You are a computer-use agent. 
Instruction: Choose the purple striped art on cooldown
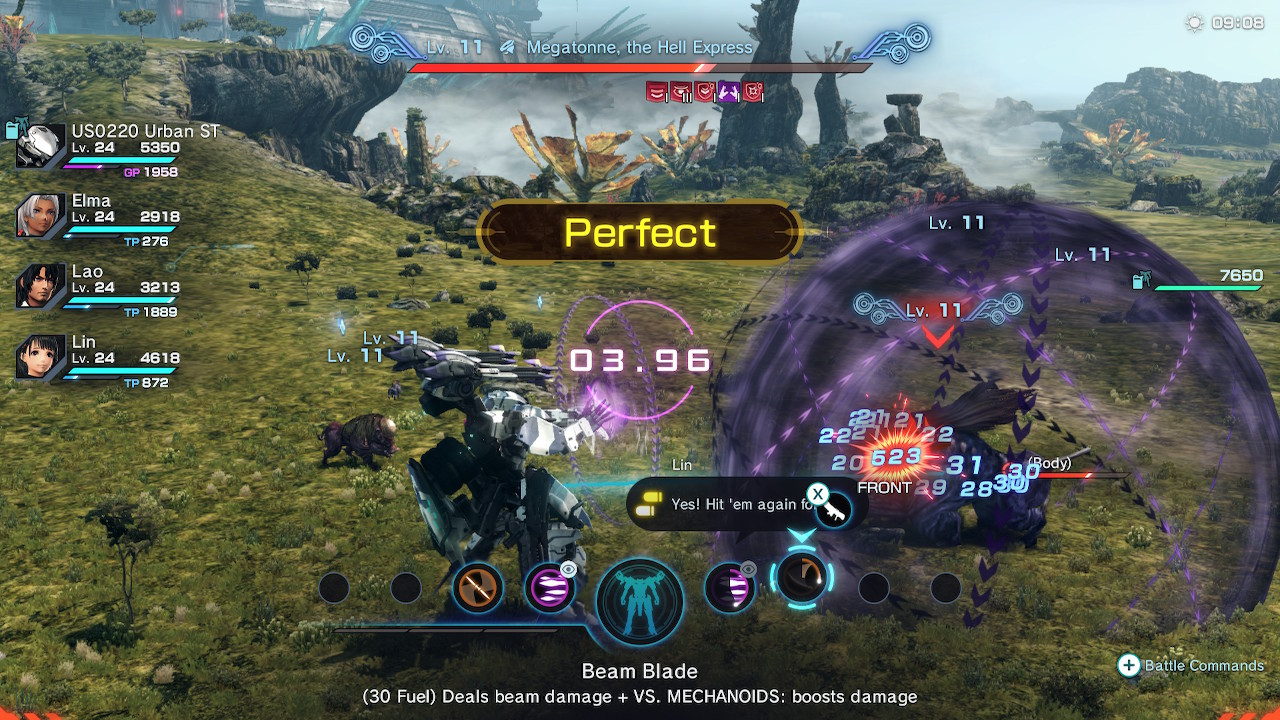[x=729, y=588]
